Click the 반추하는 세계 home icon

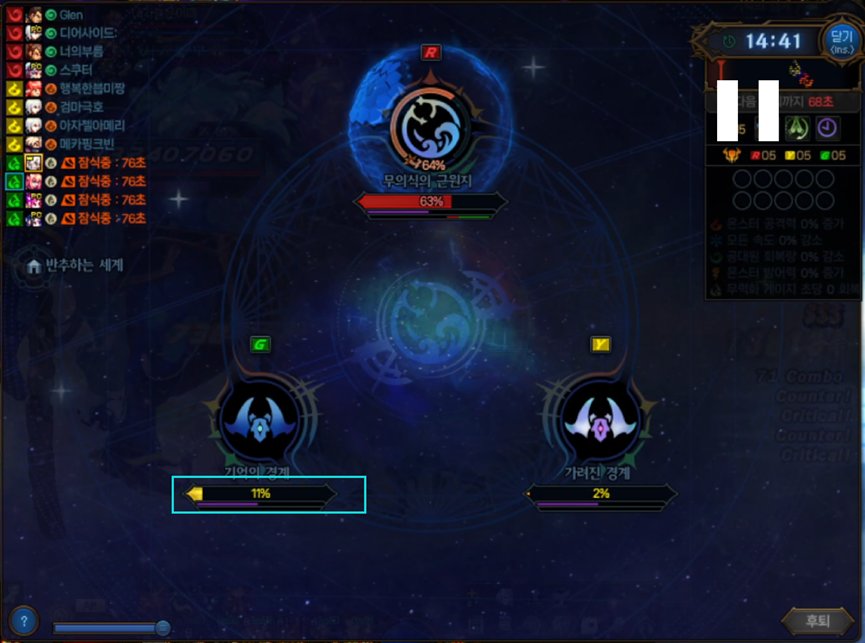coord(35,266)
